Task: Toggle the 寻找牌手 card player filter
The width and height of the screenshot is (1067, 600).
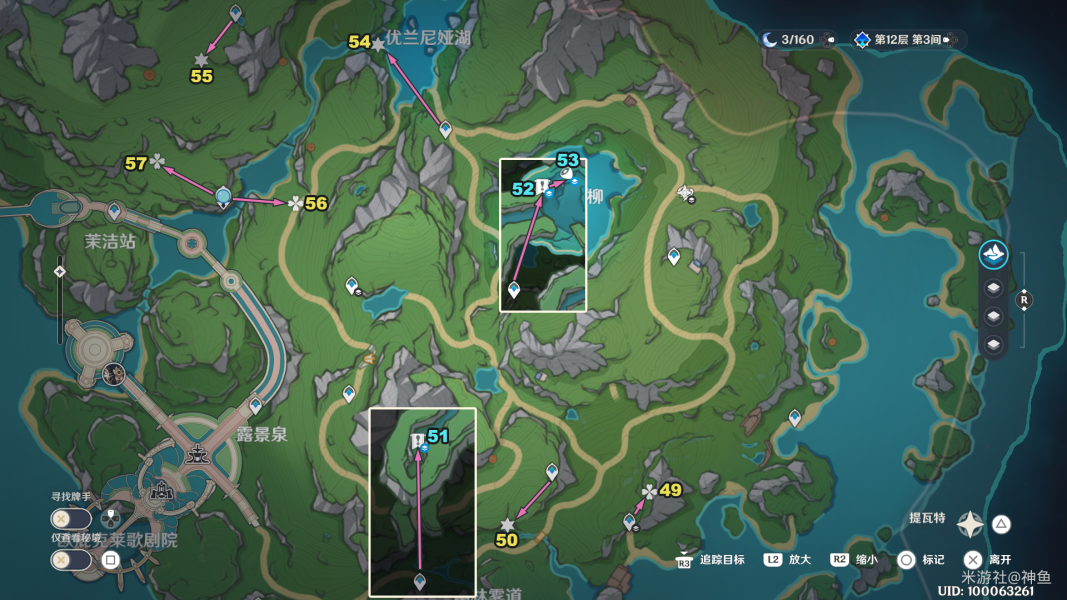Action: pyautogui.click(x=73, y=518)
